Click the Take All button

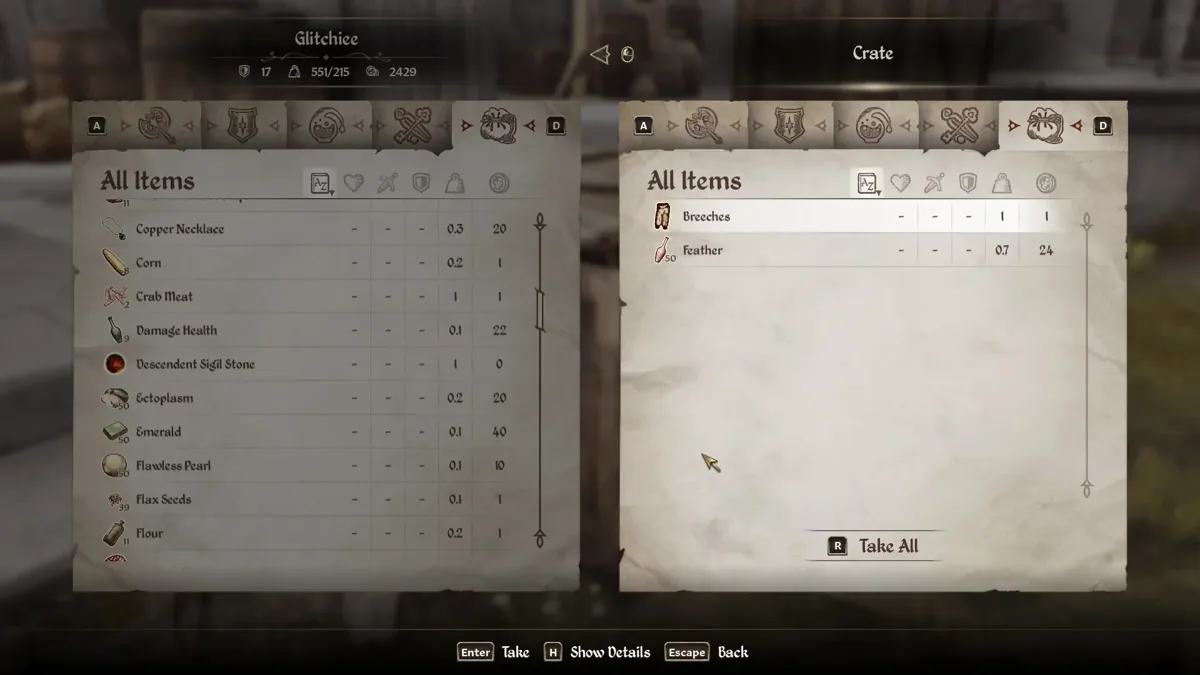[x=874, y=546]
